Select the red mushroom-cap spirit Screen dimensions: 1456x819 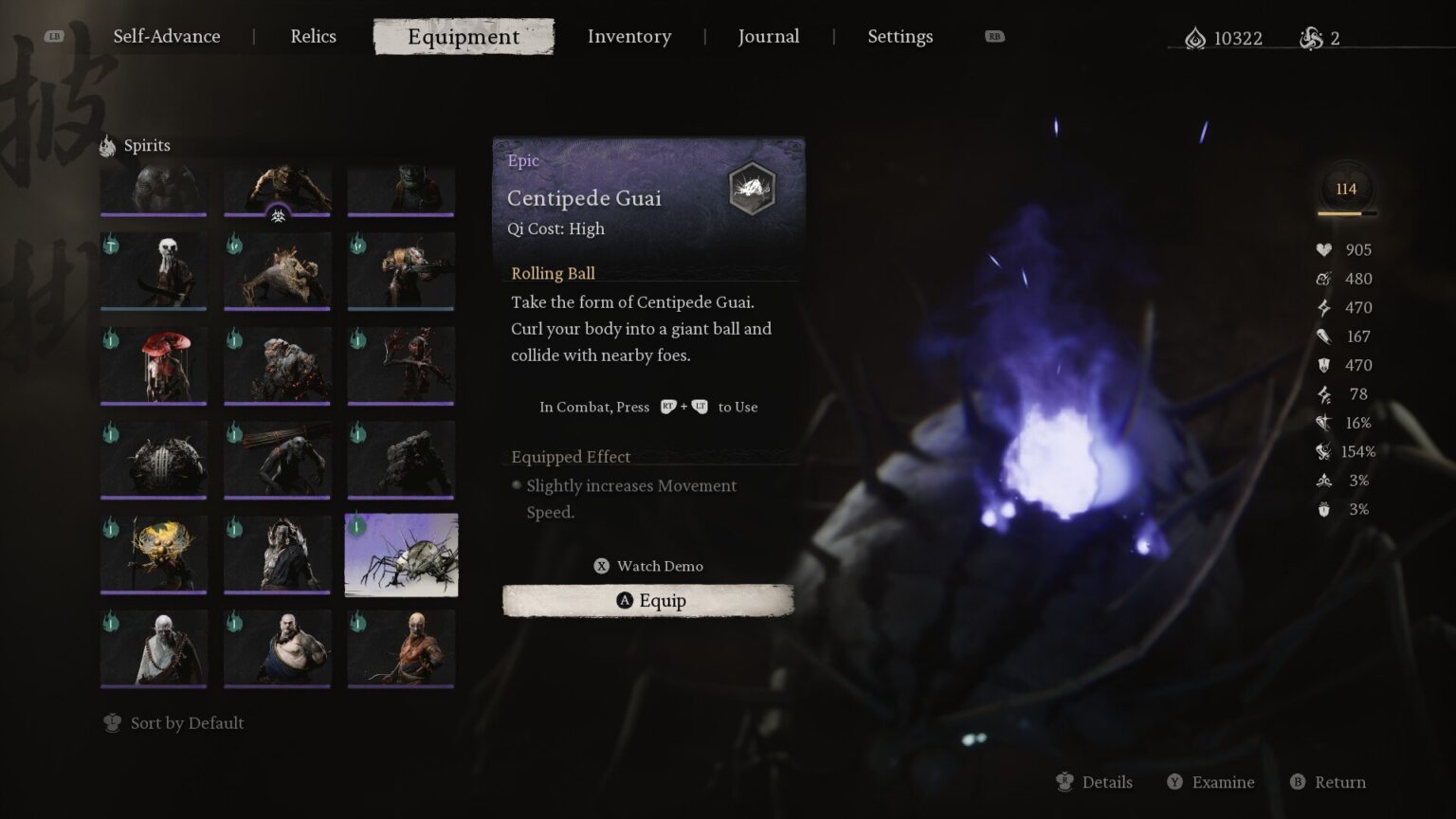click(154, 366)
